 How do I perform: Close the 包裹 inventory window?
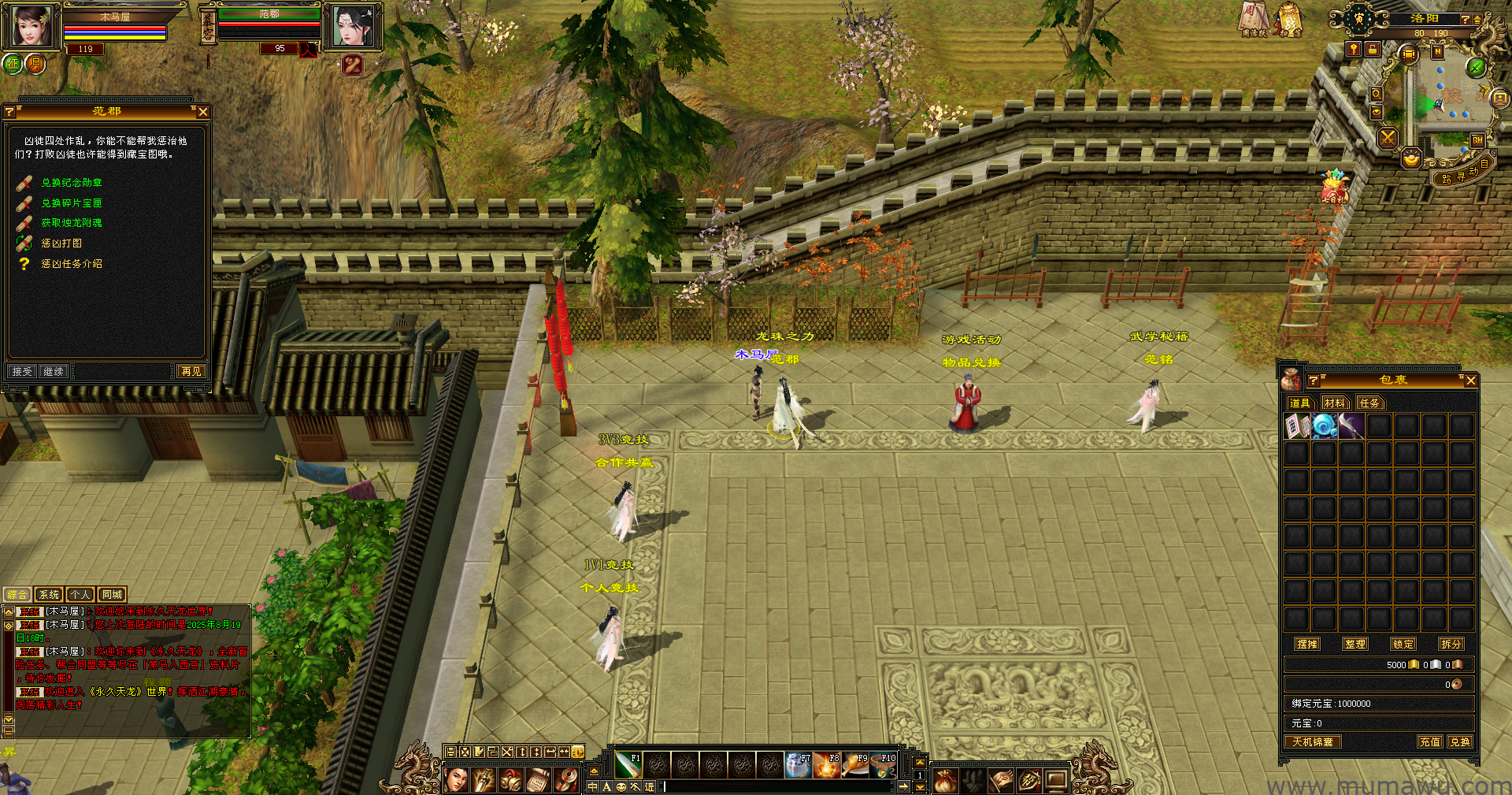[1470, 381]
